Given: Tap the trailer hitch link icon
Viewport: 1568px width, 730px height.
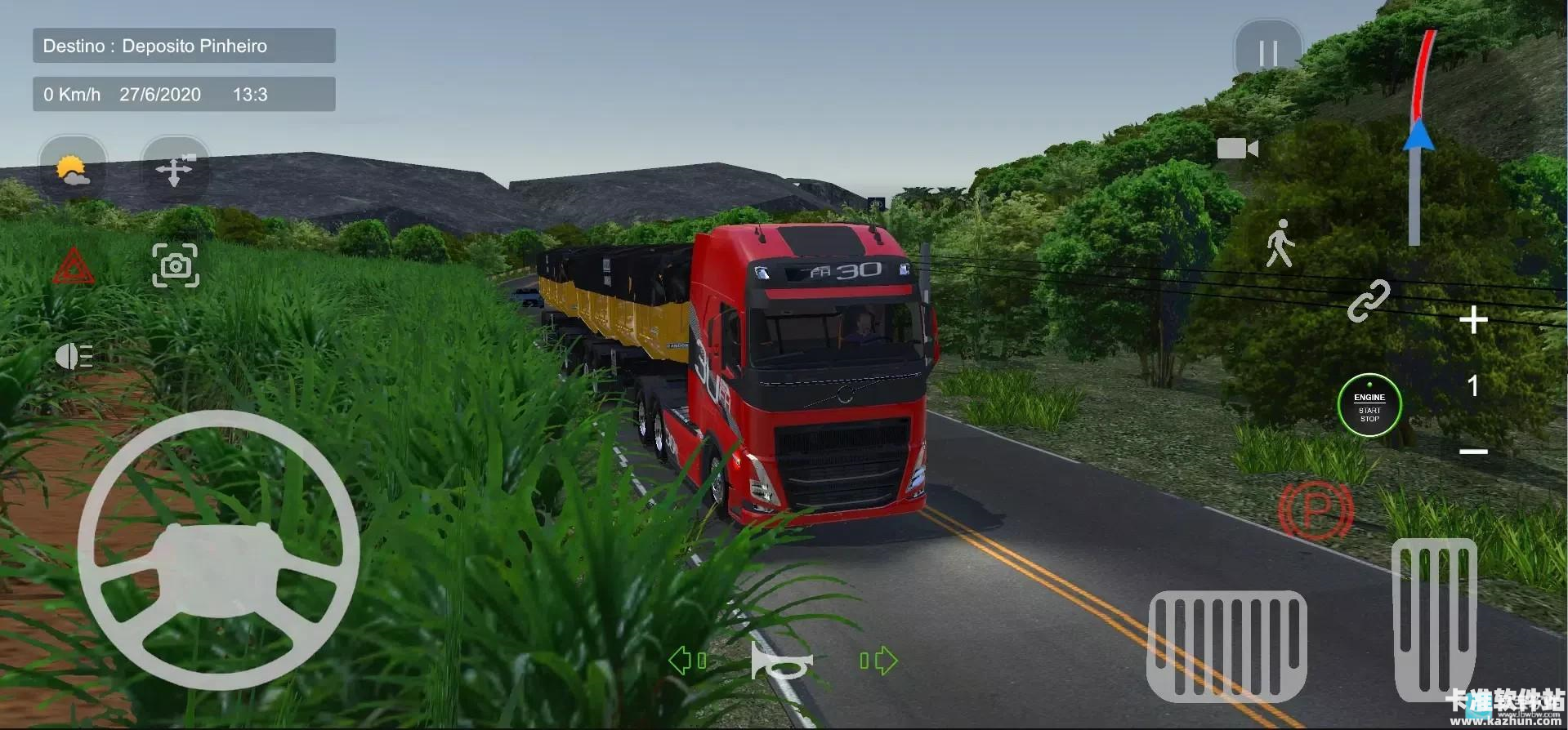Looking at the screenshot, I should pos(1371,302).
